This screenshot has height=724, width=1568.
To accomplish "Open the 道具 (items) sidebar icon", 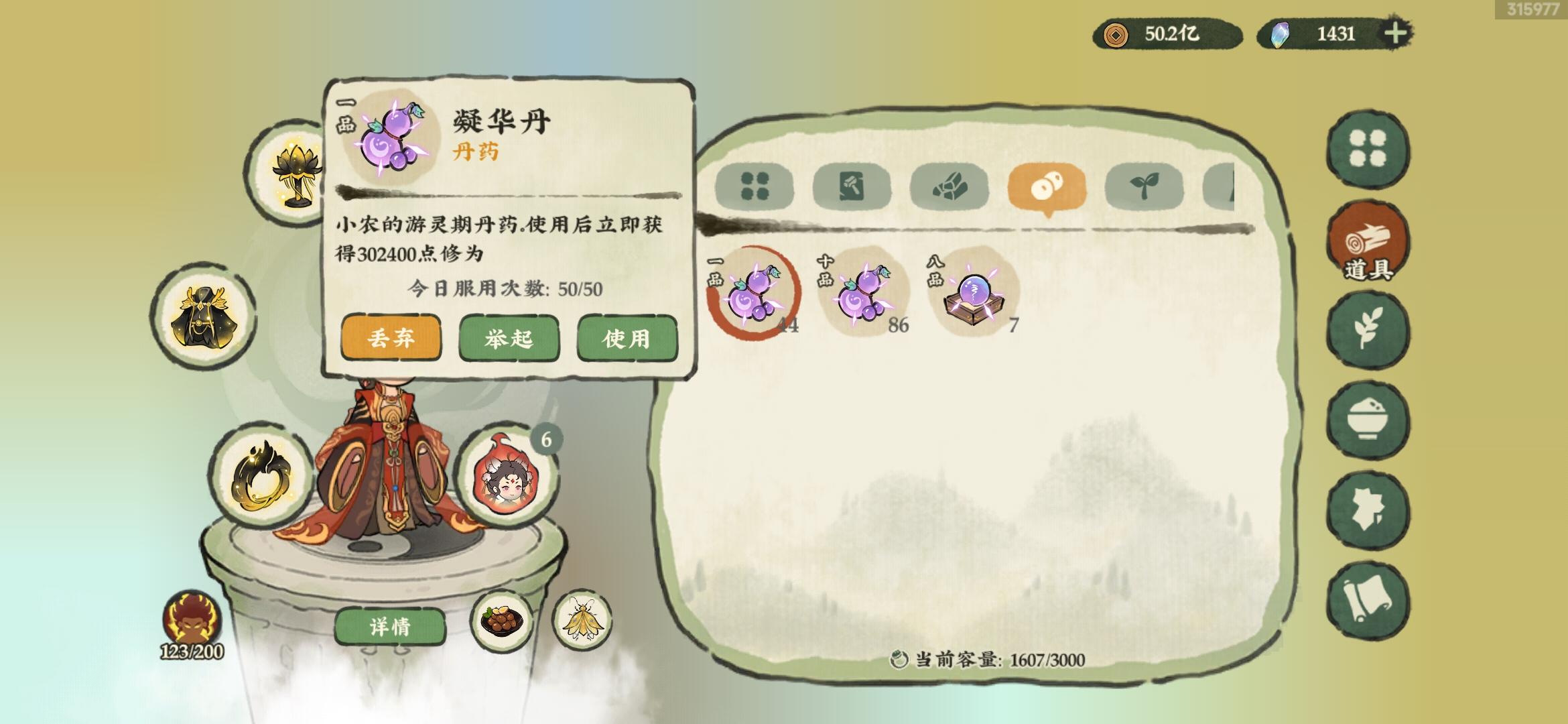I will pos(1368,240).
